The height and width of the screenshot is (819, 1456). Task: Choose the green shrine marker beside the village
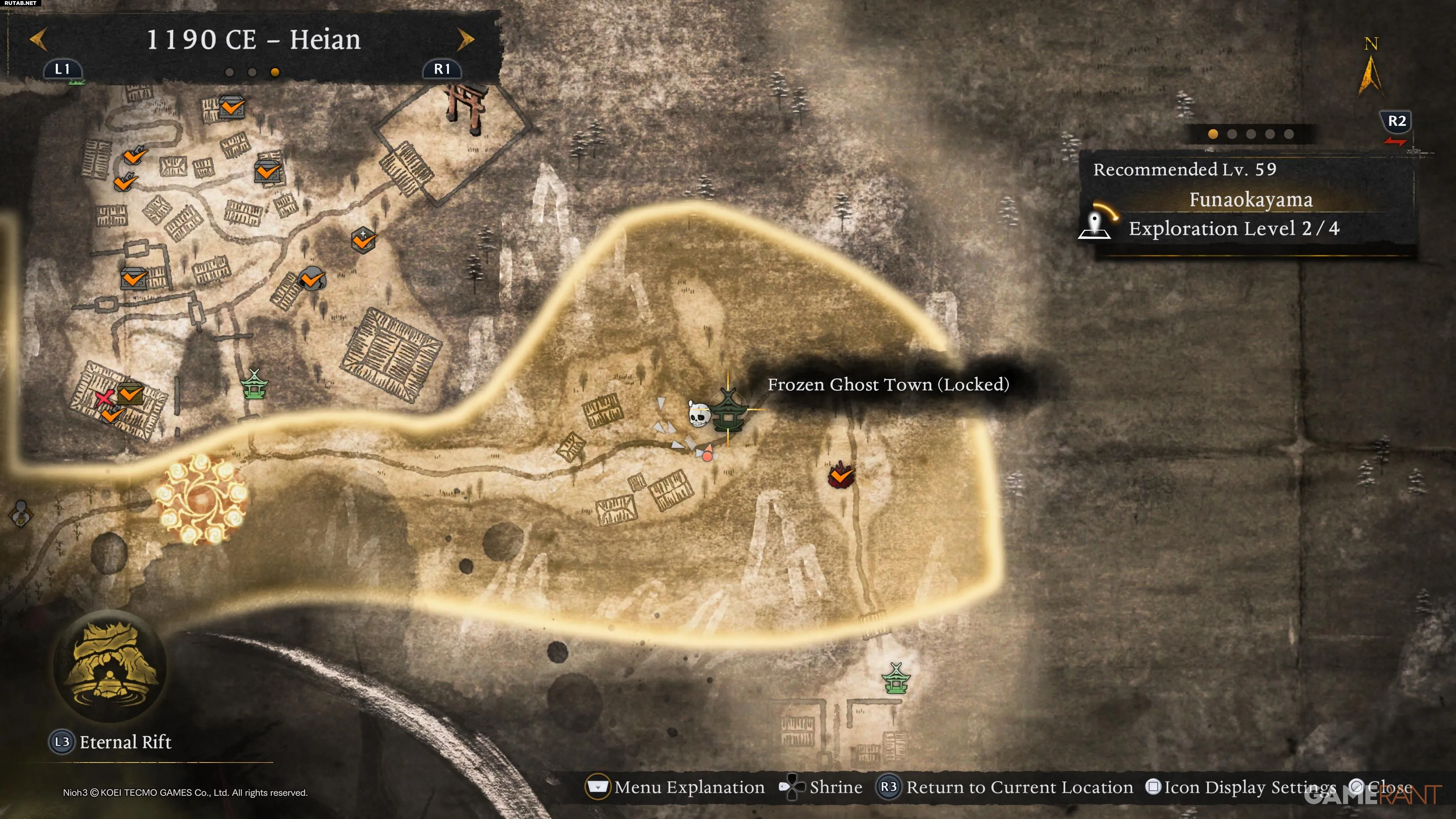[254, 384]
